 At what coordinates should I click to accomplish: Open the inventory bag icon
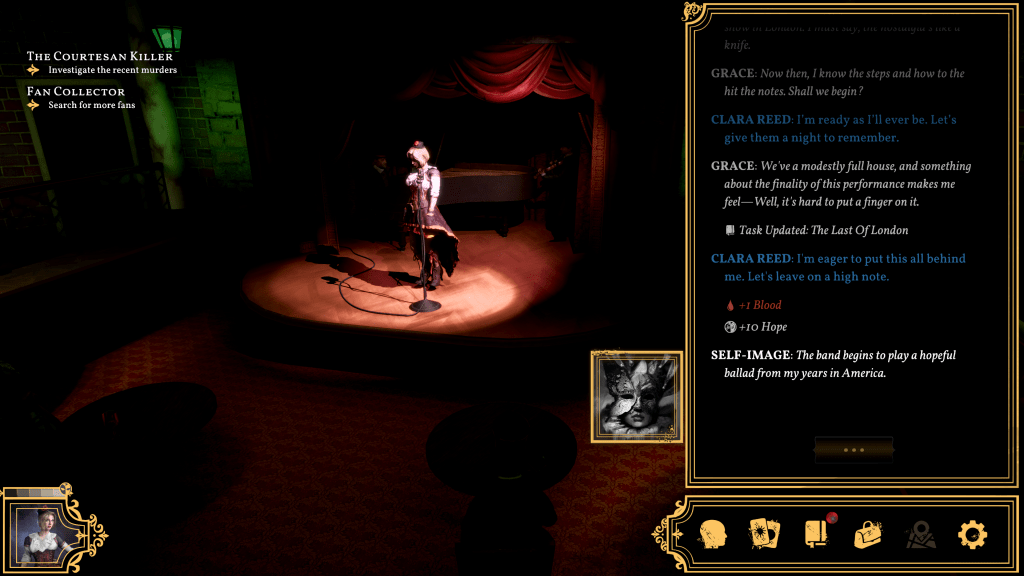(x=868, y=534)
